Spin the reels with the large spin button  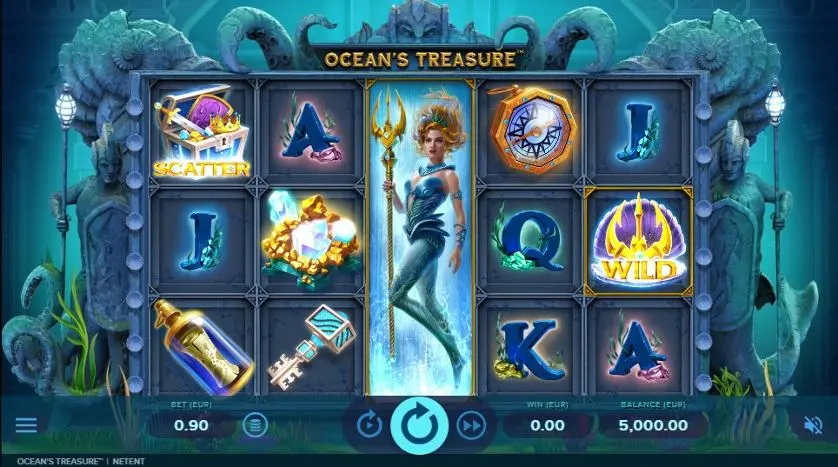(419, 425)
